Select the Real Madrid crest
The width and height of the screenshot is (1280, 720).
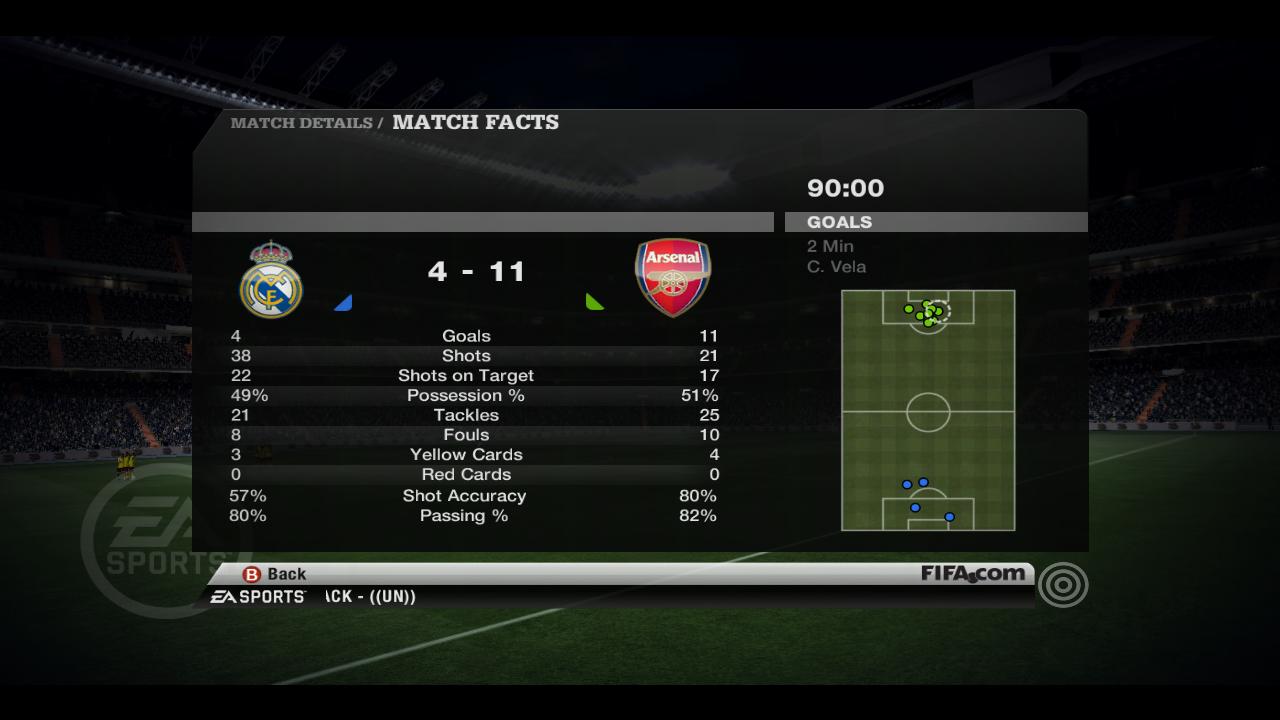(x=271, y=279)
